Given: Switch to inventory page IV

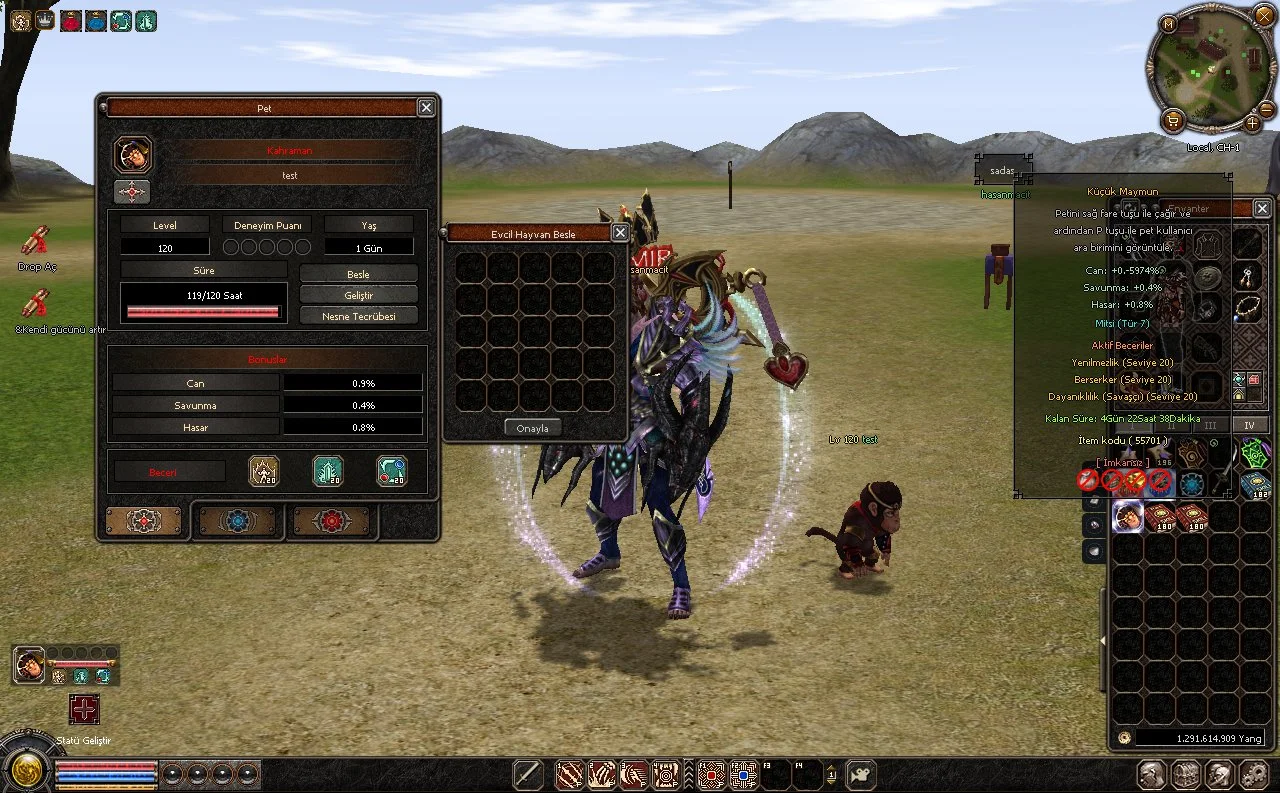Looking at the screenshot, I should (1249, 425).
